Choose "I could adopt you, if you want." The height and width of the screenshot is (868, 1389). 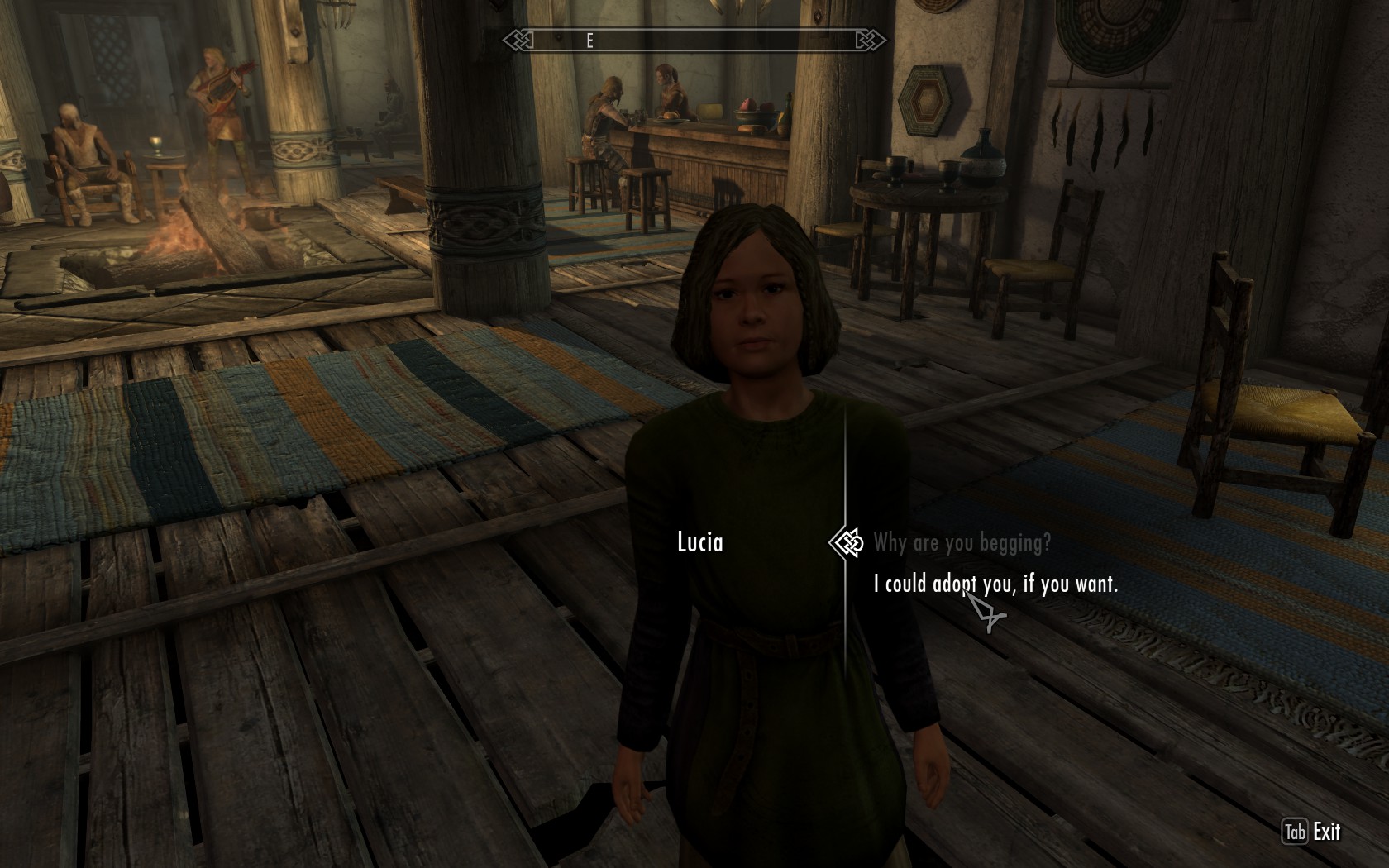[x=995, y=584]
